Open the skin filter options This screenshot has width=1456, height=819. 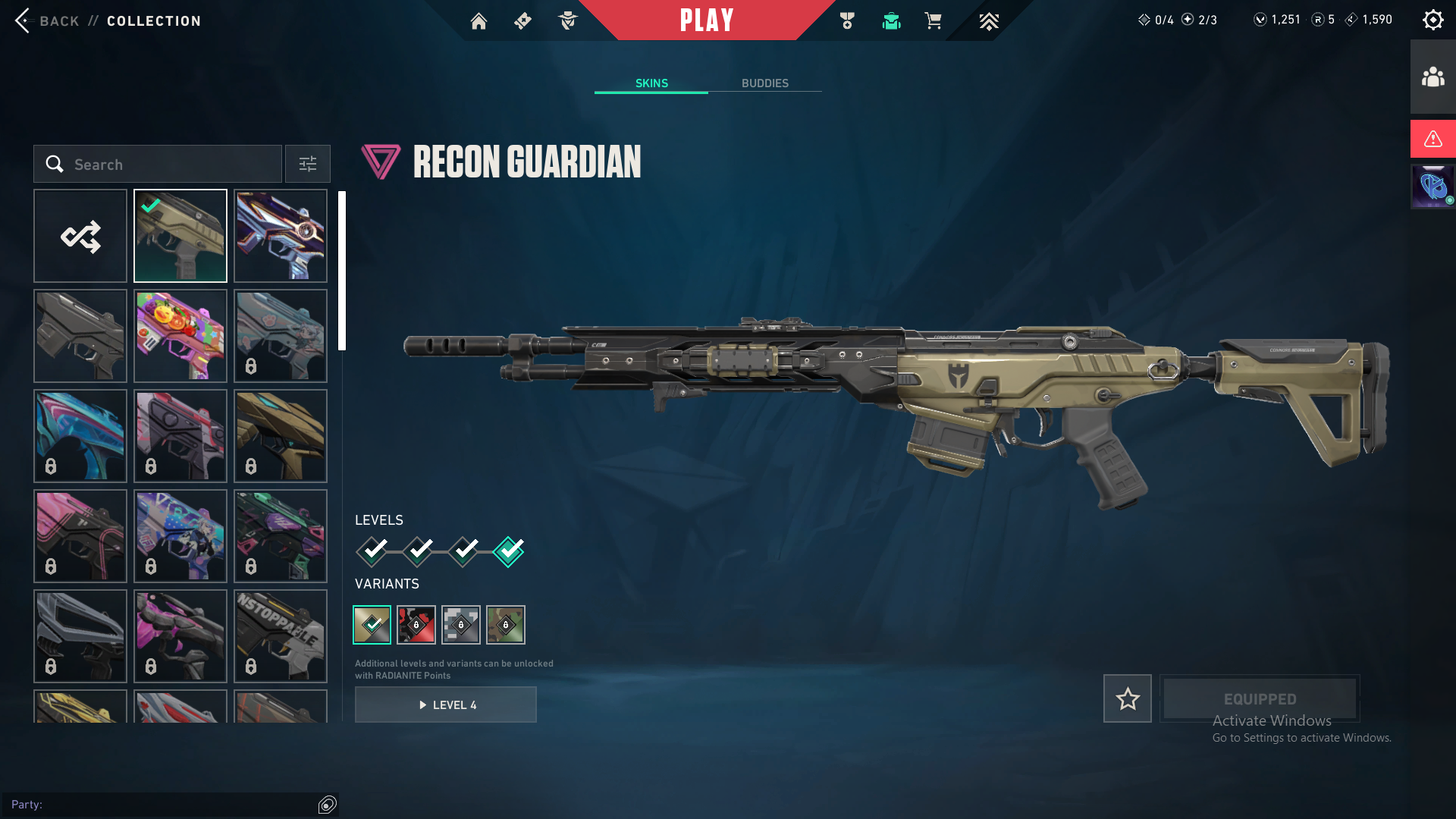(308, 165)
